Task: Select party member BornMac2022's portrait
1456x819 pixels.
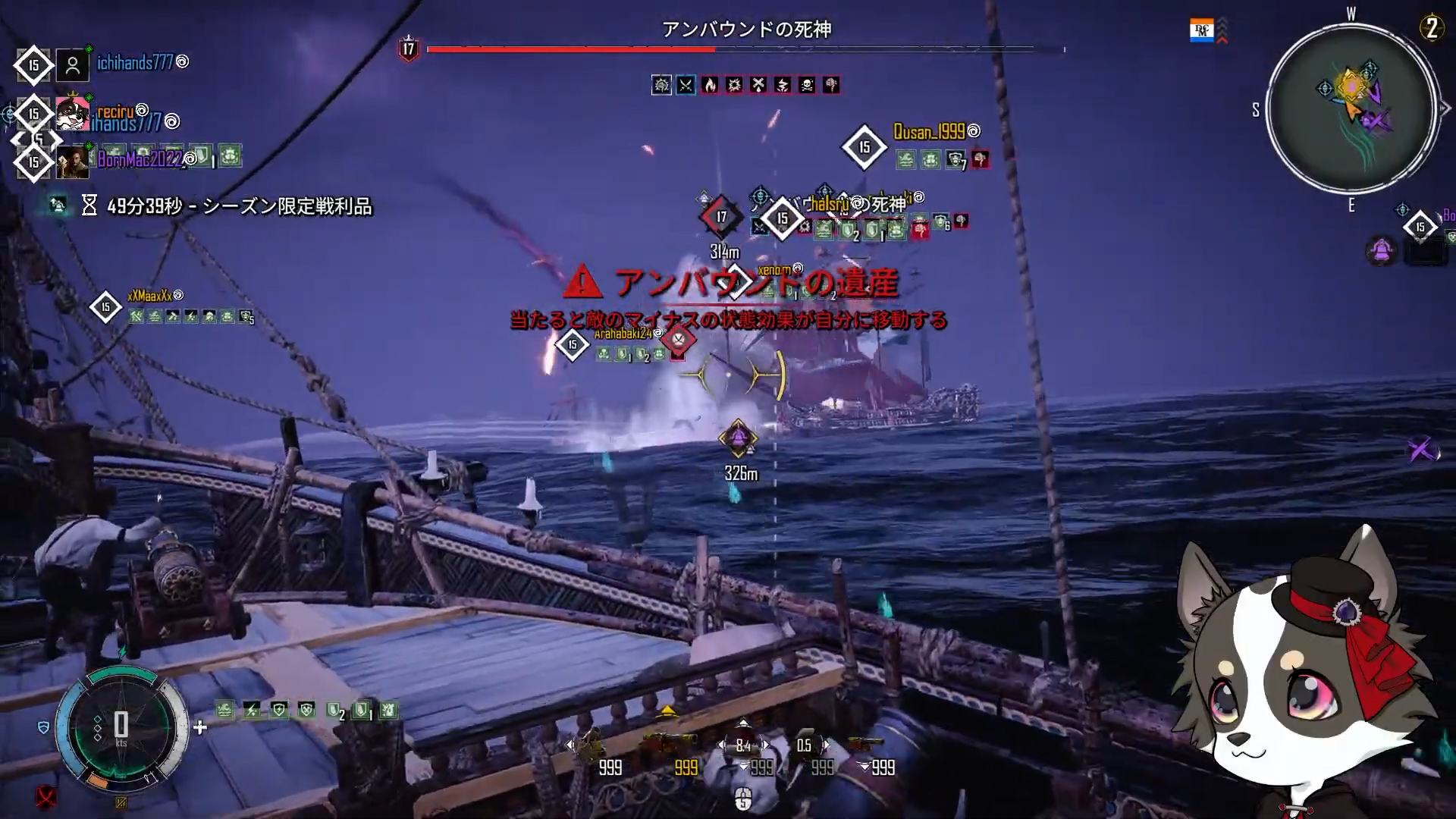Action: pyautogui.click(x=73, y=162)
